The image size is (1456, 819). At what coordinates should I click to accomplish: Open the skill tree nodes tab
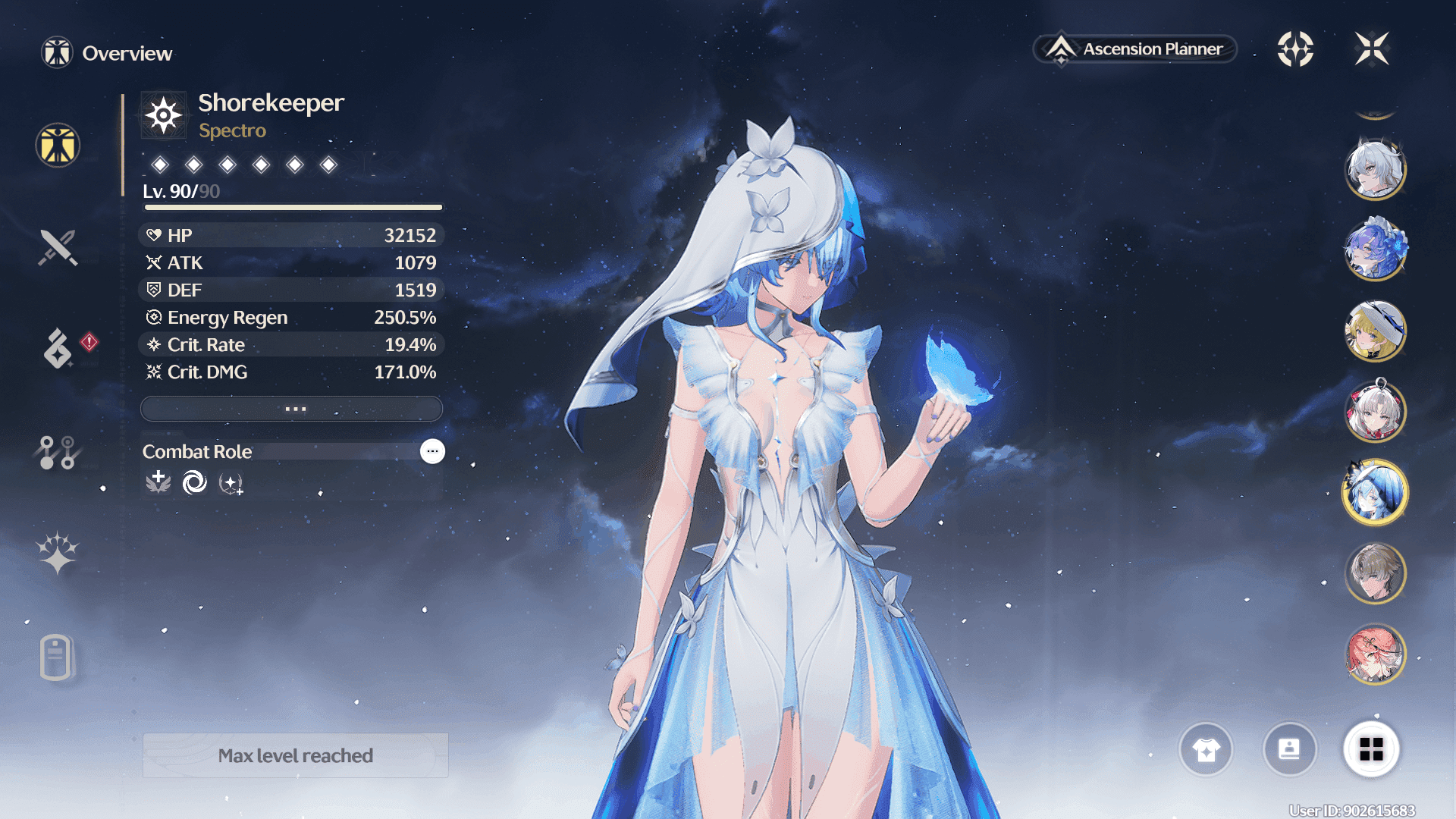coord(58,452)
